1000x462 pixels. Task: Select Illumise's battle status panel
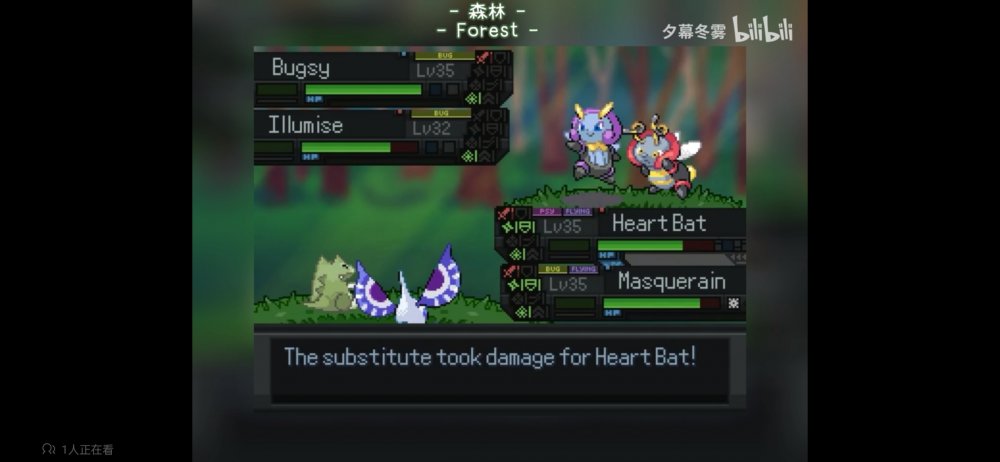pos(382,136)
